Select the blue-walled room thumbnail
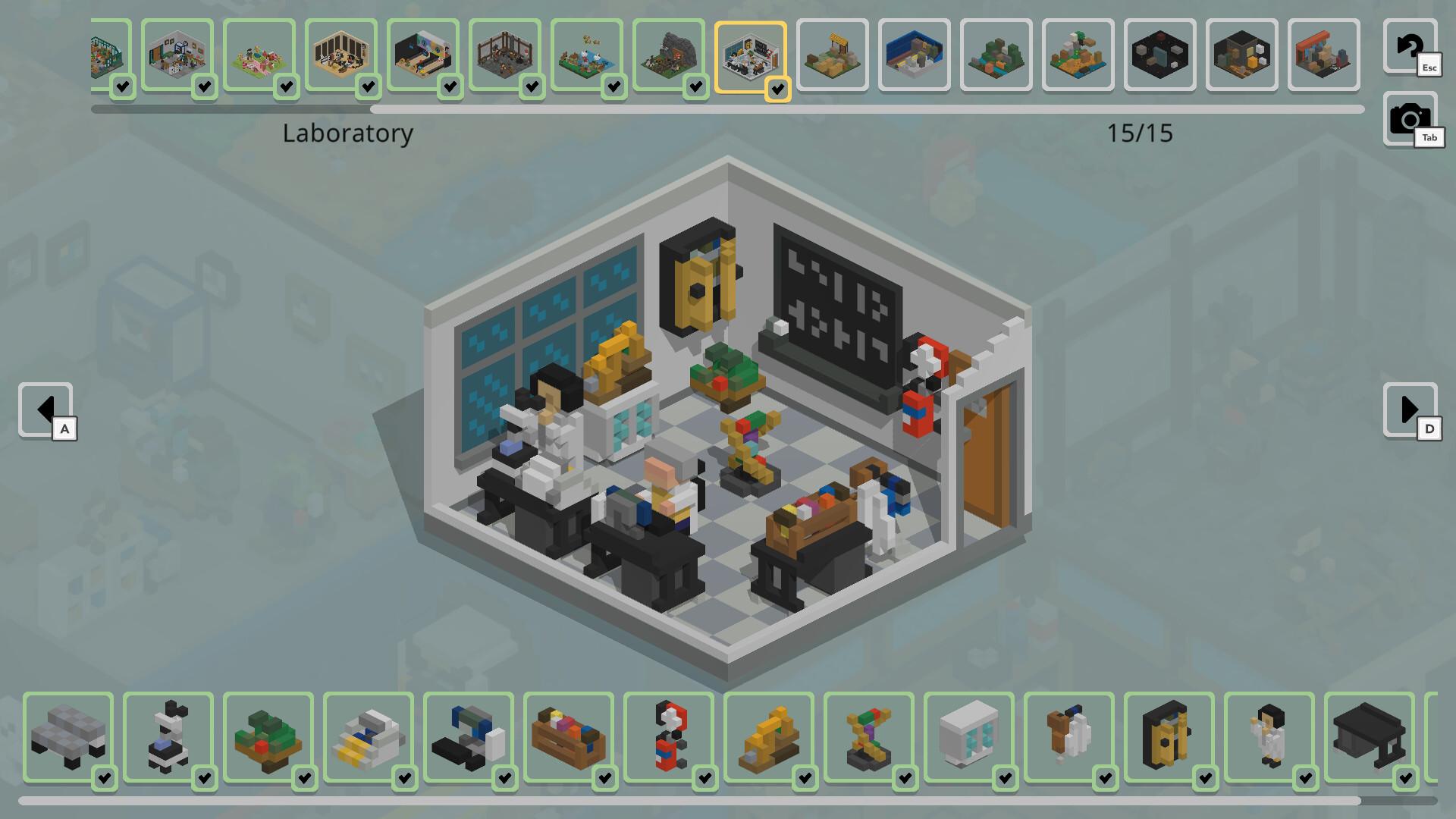The width and height of the screenshot is (1456, 819). (914, 55)
